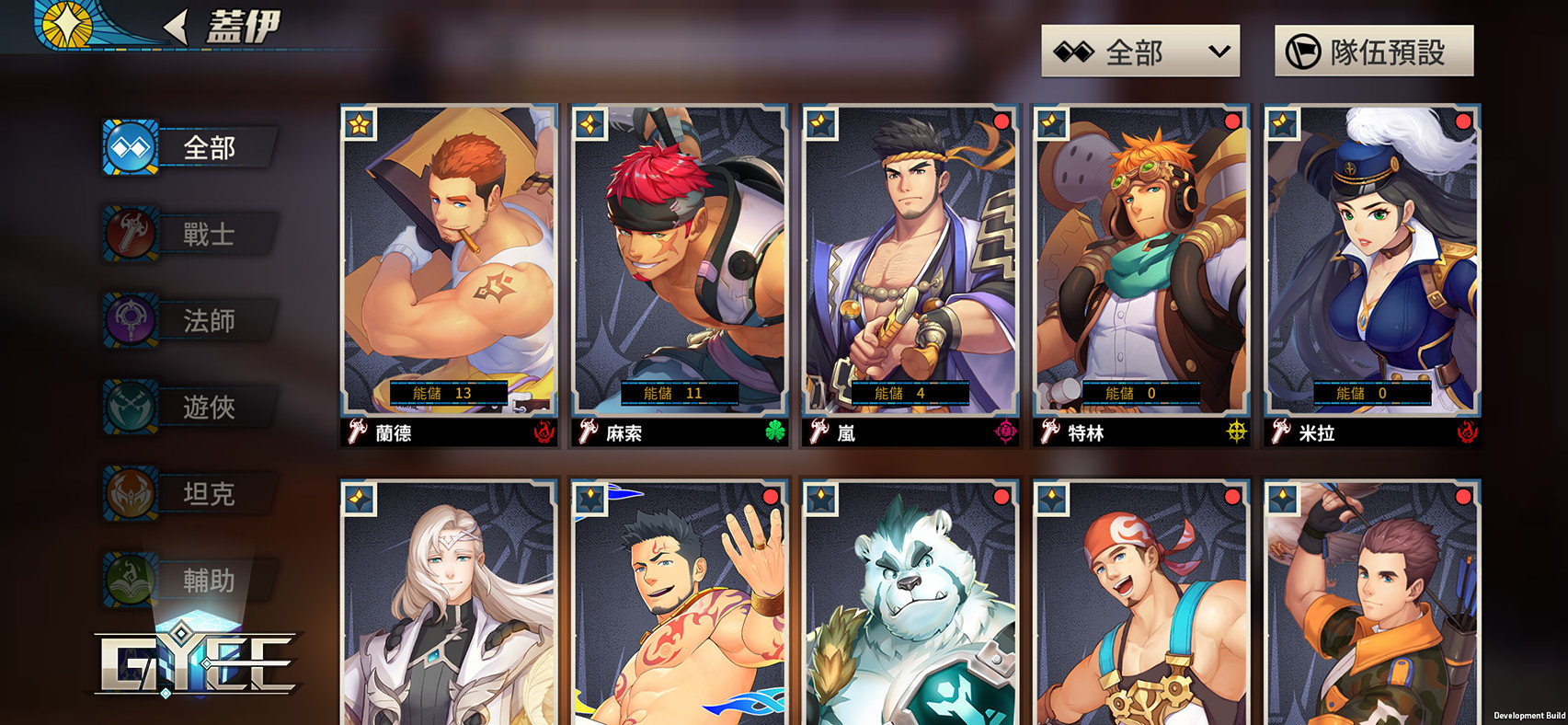Screen dimensions: 1568x725
Task: Select the 全部 class tab
Action: tap(190, 147)
